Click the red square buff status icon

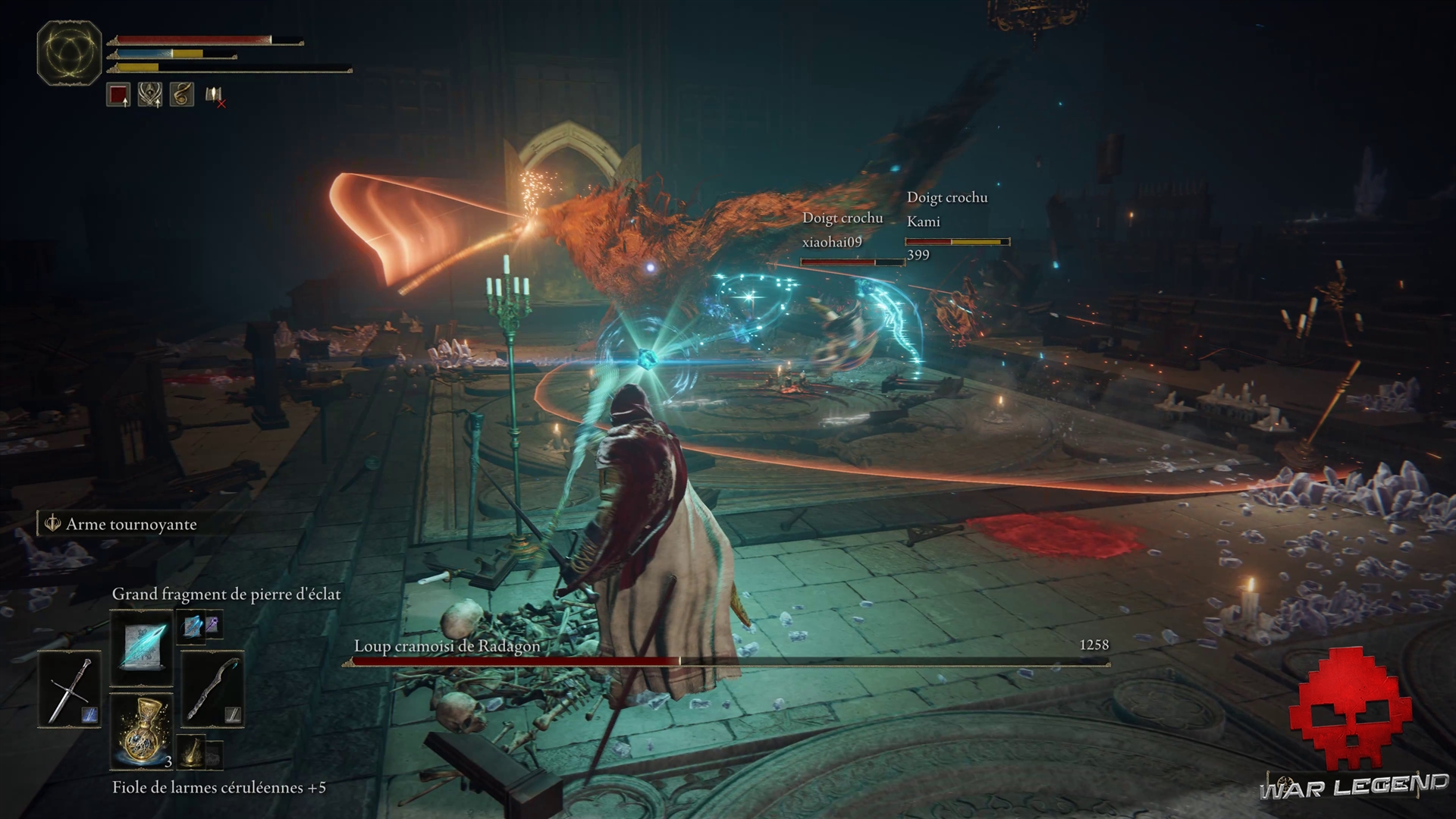(118, 95)
